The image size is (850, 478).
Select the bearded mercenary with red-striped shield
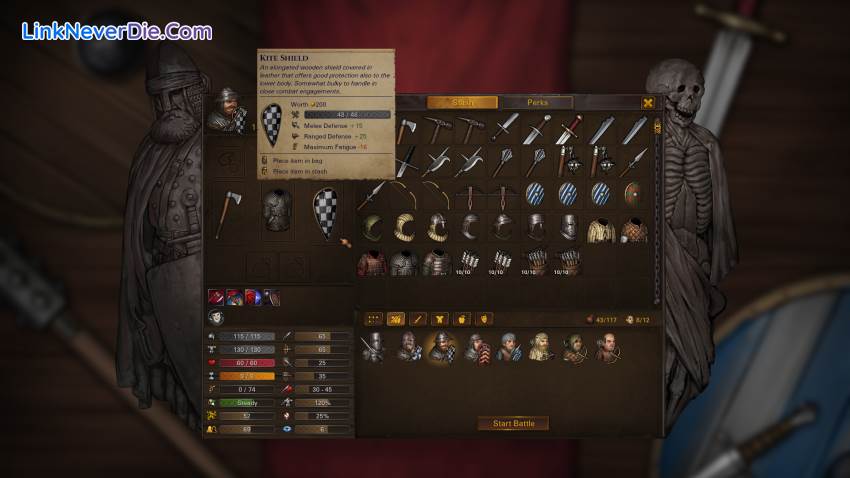tap(474, 347)
